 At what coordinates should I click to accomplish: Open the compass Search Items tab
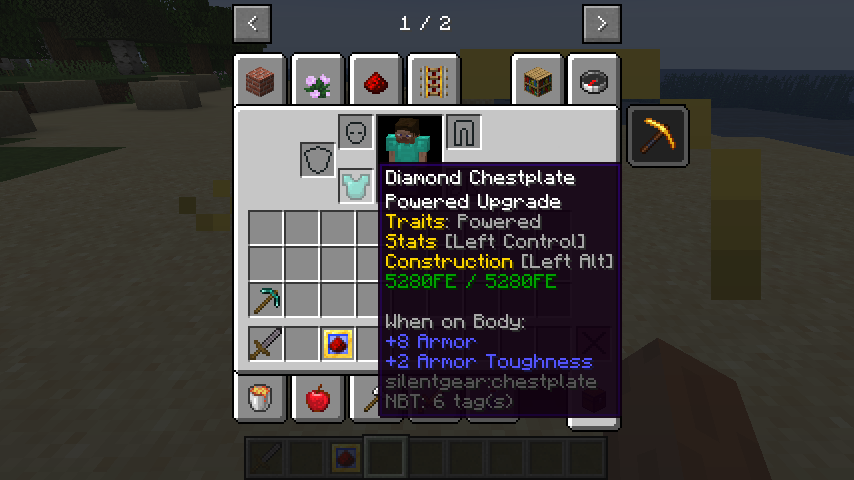[594, 81]
